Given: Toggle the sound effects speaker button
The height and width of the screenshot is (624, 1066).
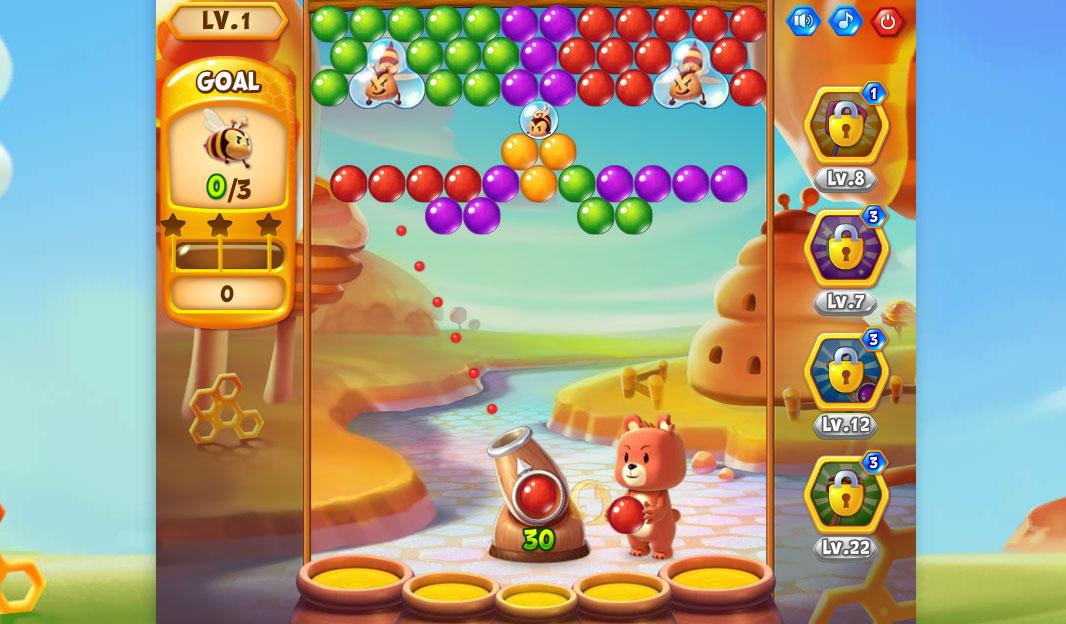Looking at the screenshot, I should tap(802, 21).
